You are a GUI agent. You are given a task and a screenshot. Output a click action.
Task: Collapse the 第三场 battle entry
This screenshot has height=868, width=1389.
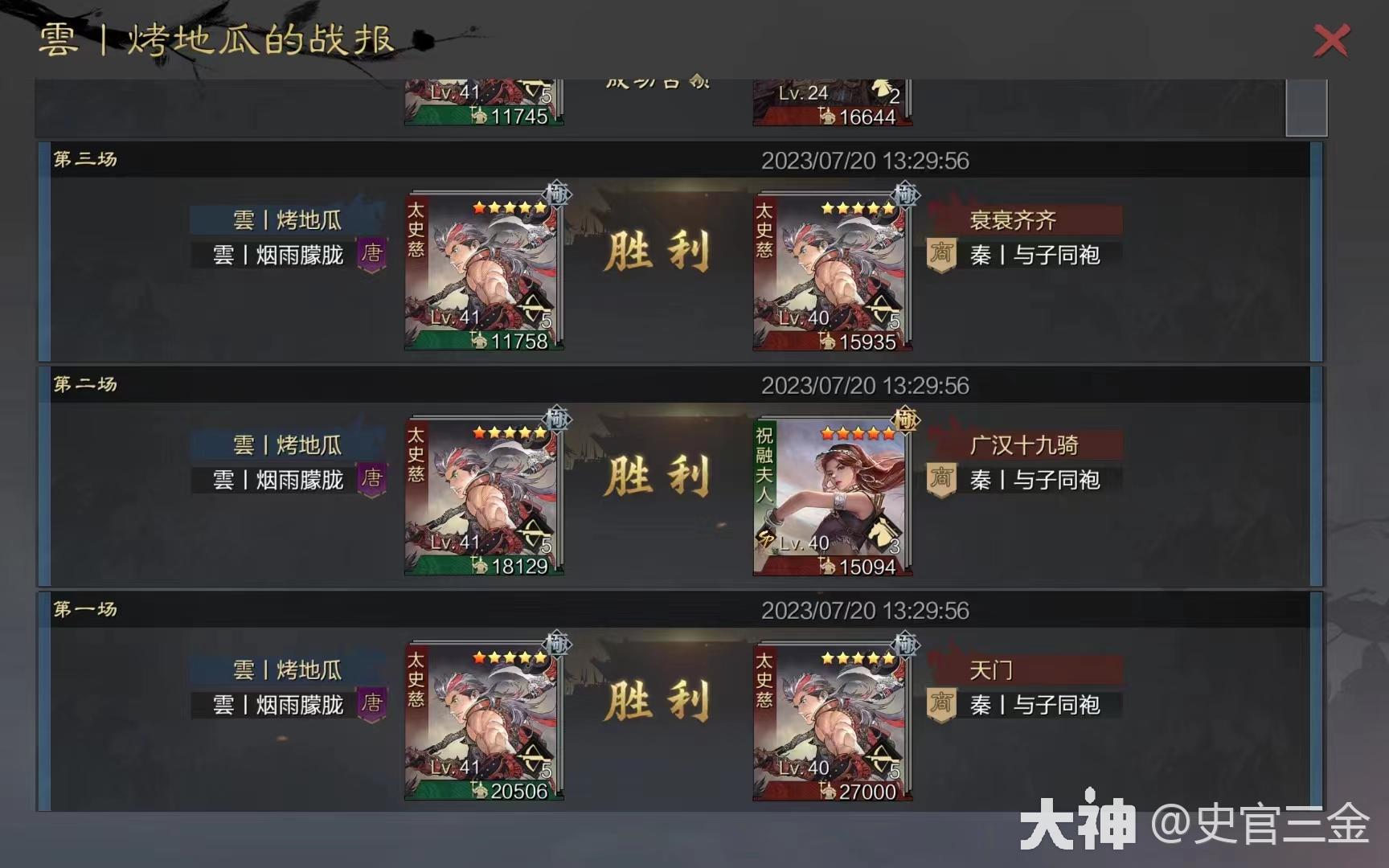click(x=83, y=160)
